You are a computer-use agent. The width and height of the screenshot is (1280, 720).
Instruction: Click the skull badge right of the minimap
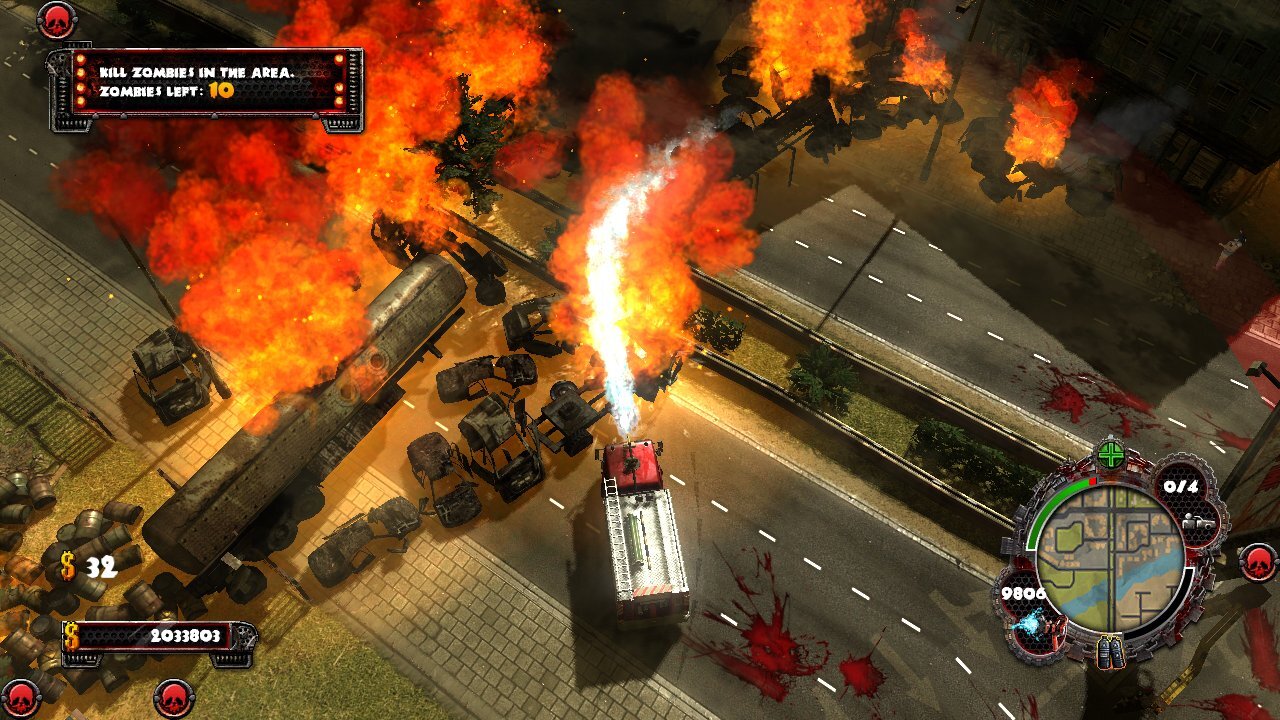pyautogui.click(x=1258, y=563)
